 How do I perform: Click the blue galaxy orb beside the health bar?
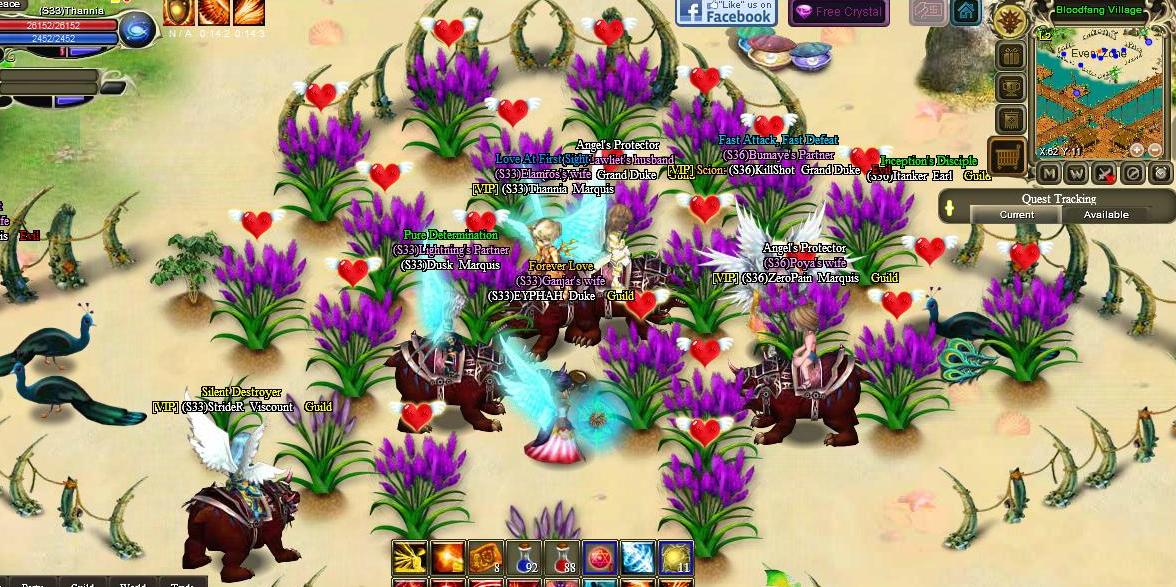coord(136,31)
